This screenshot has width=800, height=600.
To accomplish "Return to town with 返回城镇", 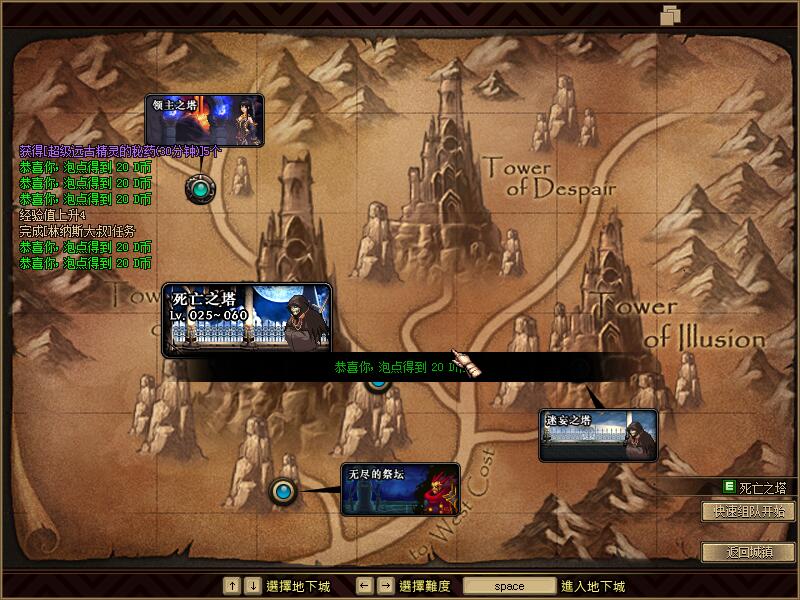I will [x=748, y=552].
